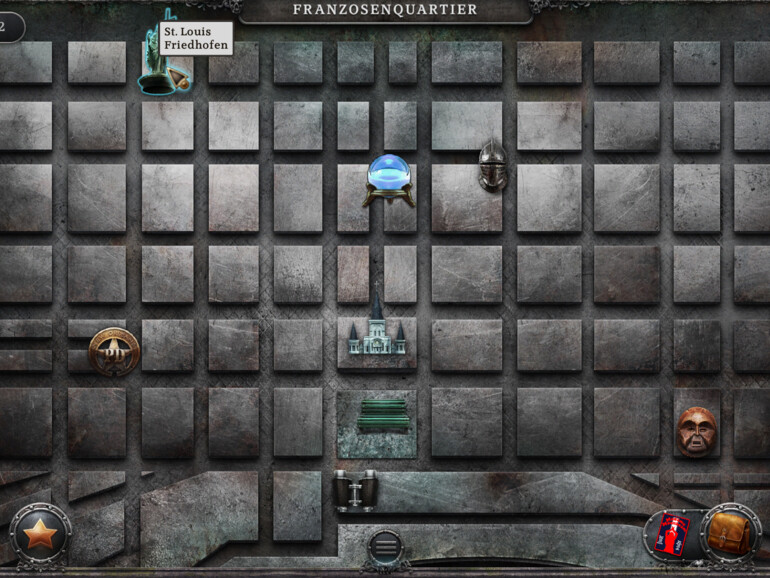Travel to the carved mask location
This screenshot has height=578, width=770.
[x=697, y=431]
